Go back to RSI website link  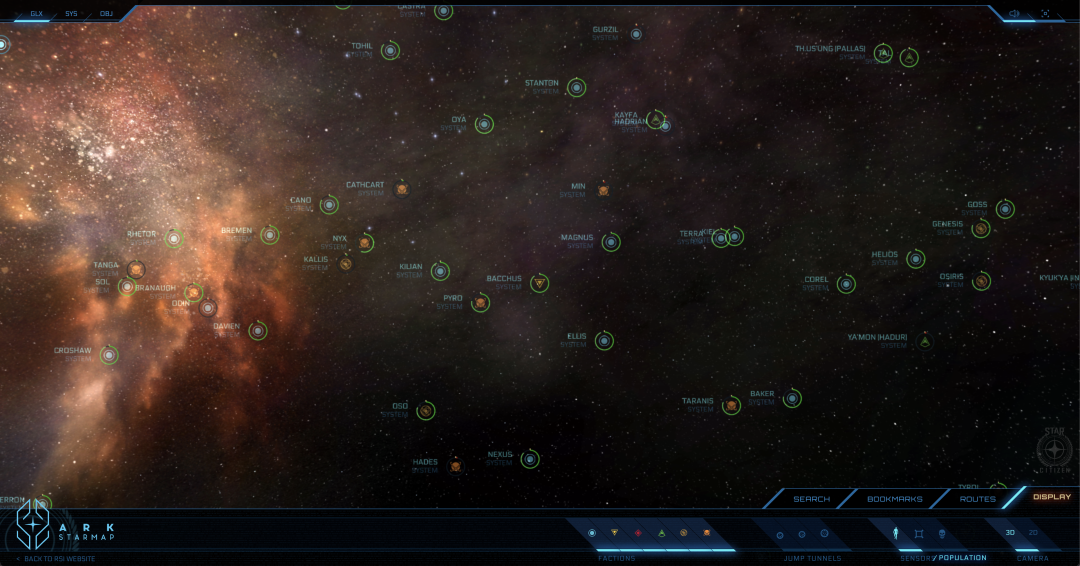click(x=59, y=558)
